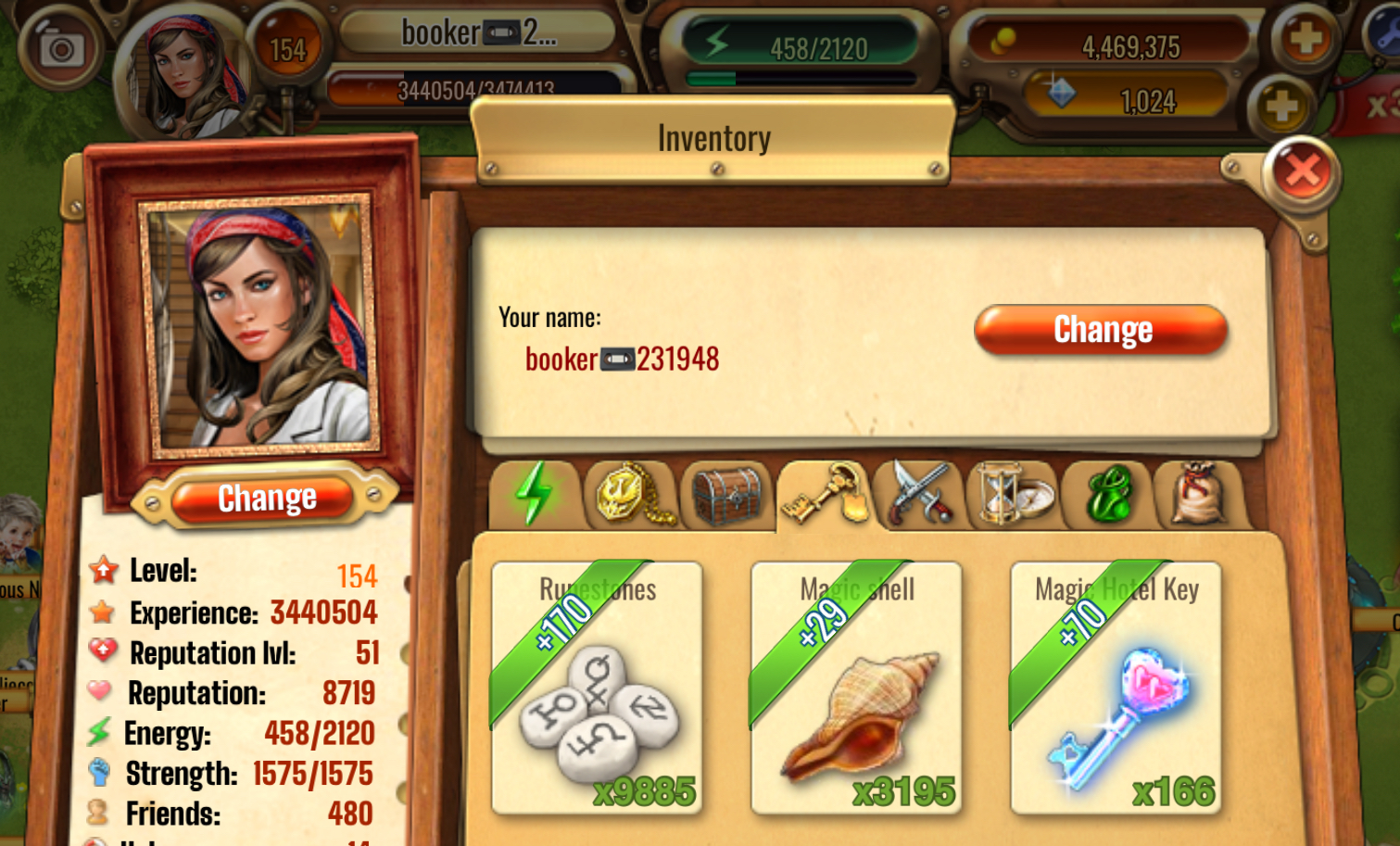1400x846 pixels.
Task: Add more gold coins with plus button
Action: point(1305,39)
